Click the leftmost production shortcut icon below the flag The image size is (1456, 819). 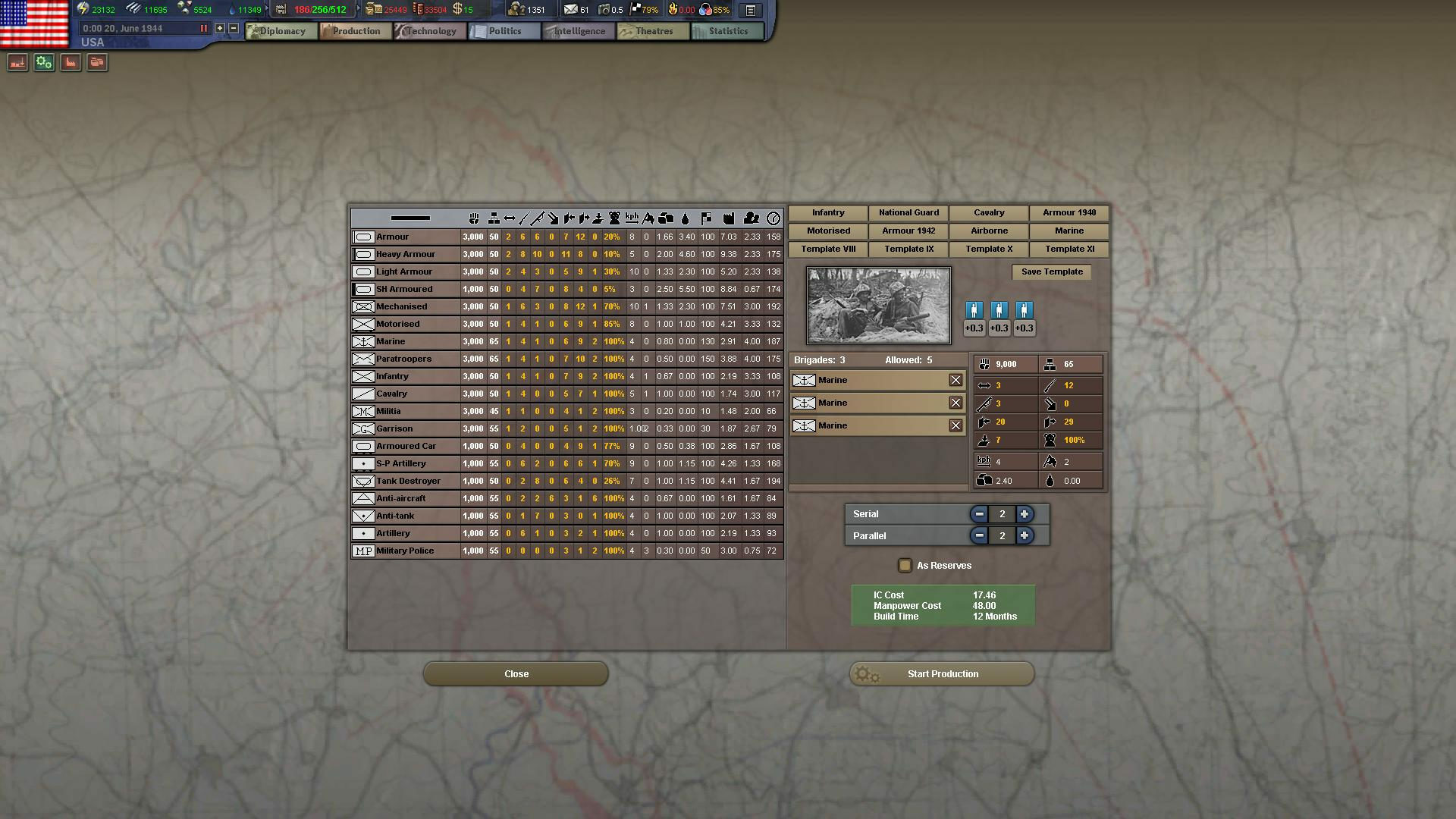[x=17, y=62]
